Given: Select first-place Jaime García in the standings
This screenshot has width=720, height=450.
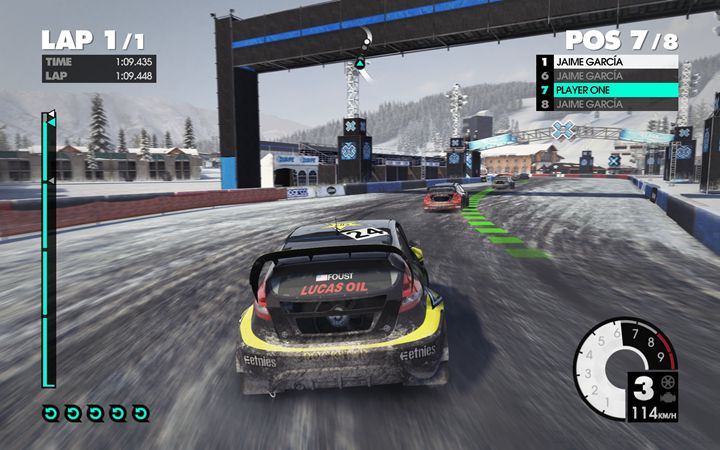Looking at the screenshot, I should click(x=607, y=62).
